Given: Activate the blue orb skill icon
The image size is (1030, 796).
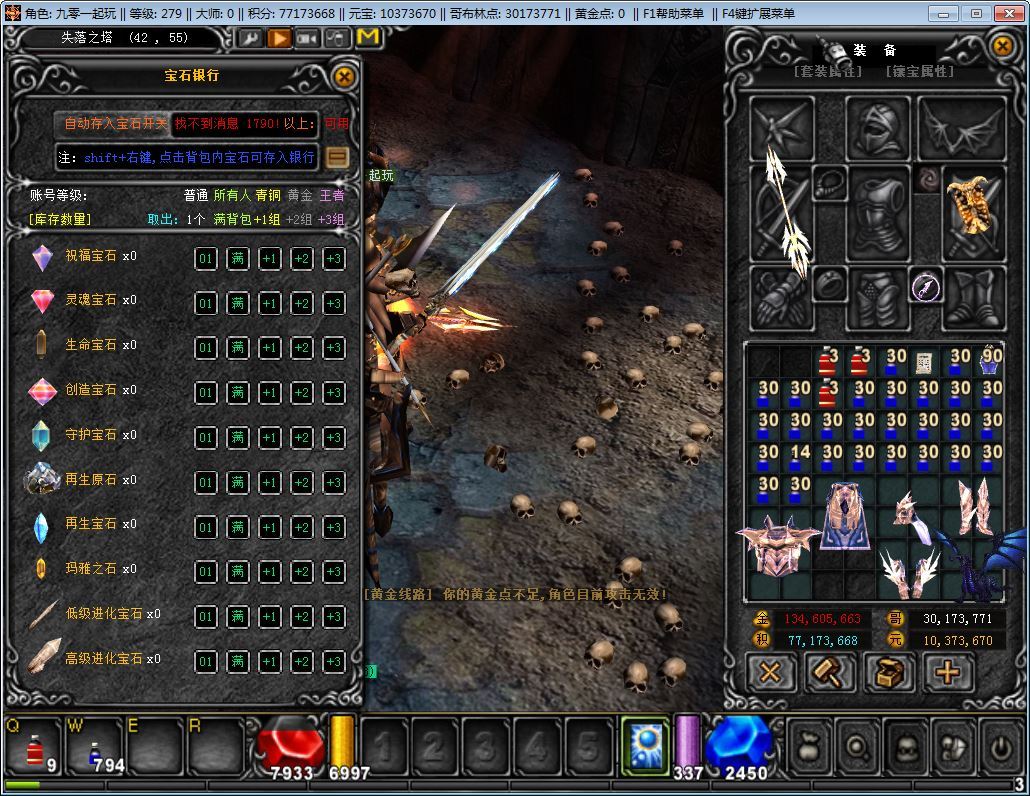Looking at the screenshot, I should pos(645,746).
